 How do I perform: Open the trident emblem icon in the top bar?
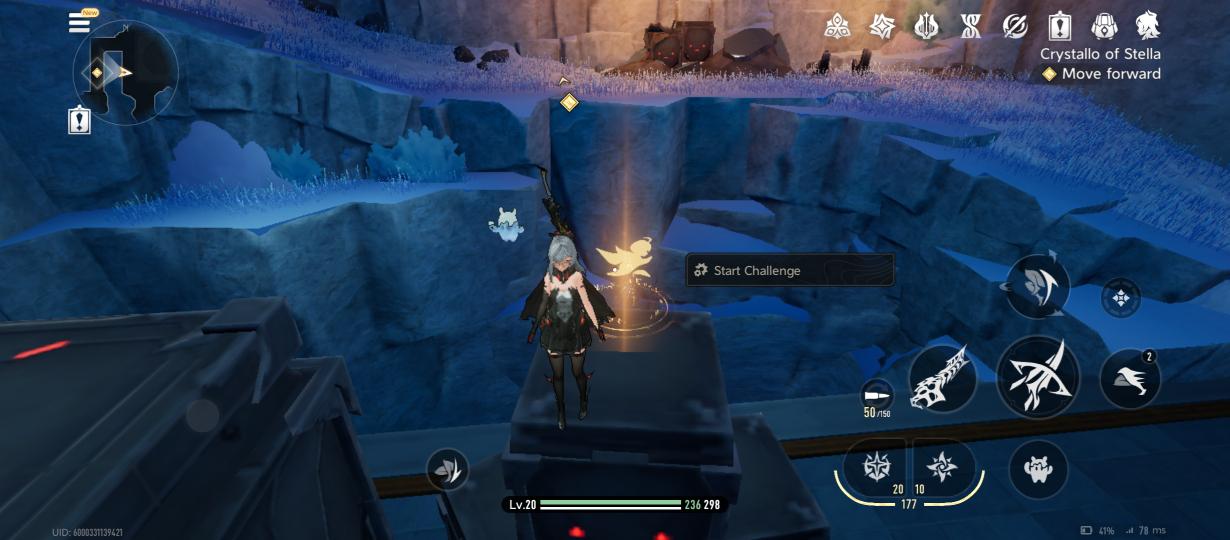tap(927, 27)
